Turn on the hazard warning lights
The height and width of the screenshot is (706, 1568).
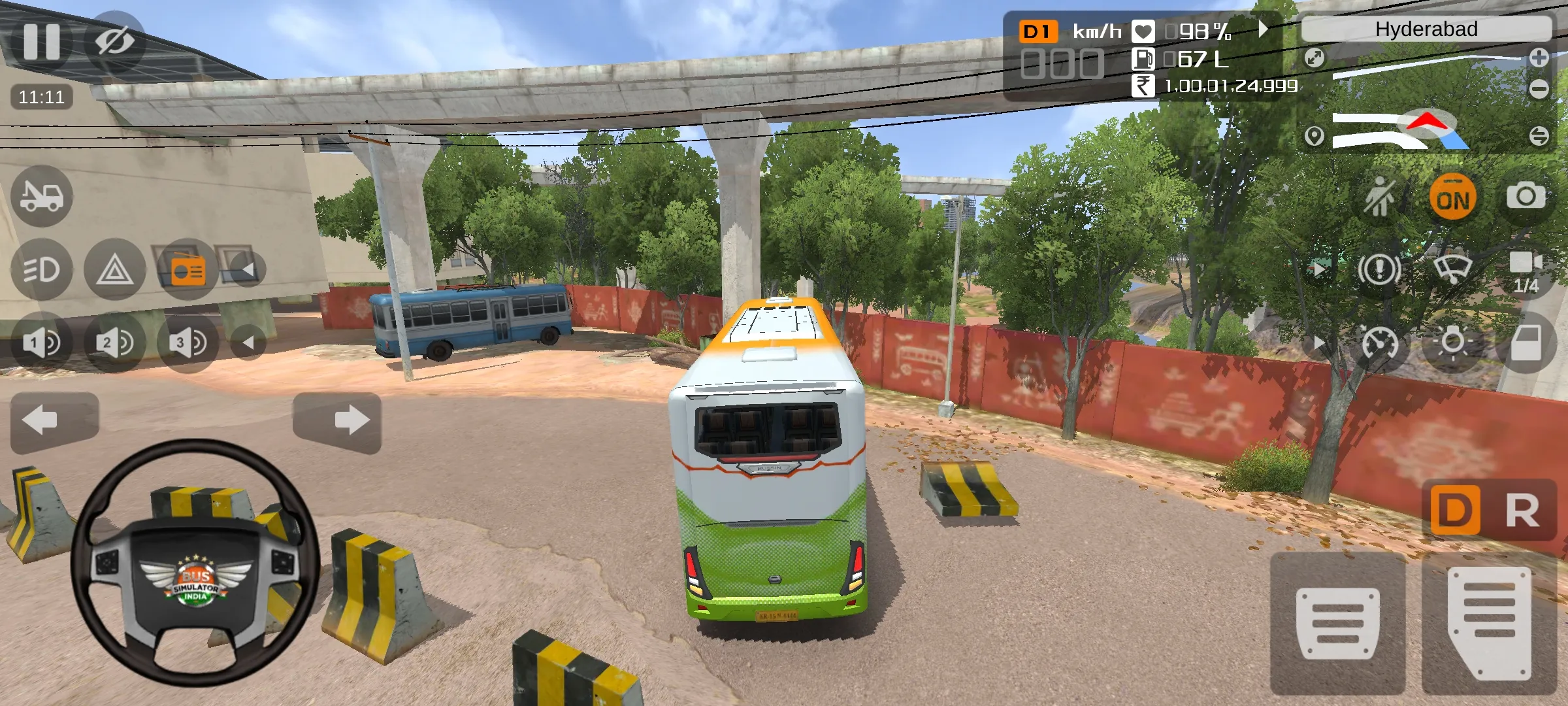click(x=115, y=269)
